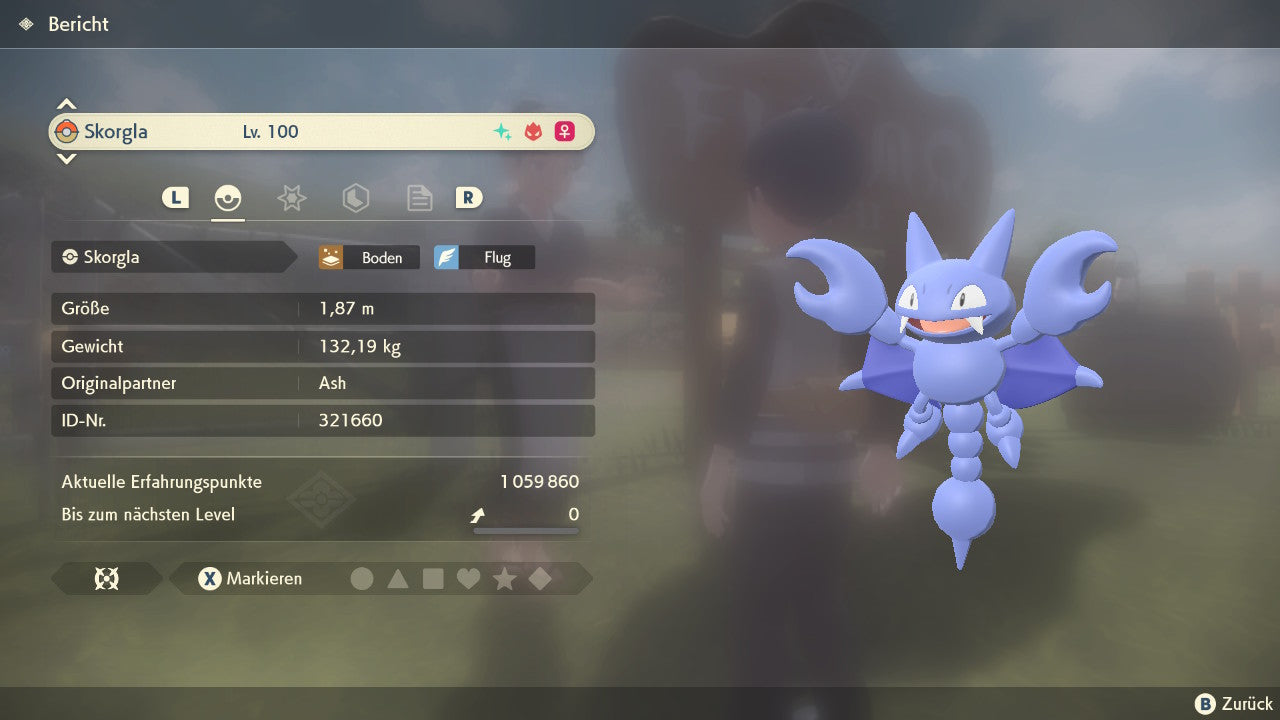Image resolution: width=1280 pixels, height=720 pixels.
Task: Open the starburst stats tab
Action: point(291,198)
